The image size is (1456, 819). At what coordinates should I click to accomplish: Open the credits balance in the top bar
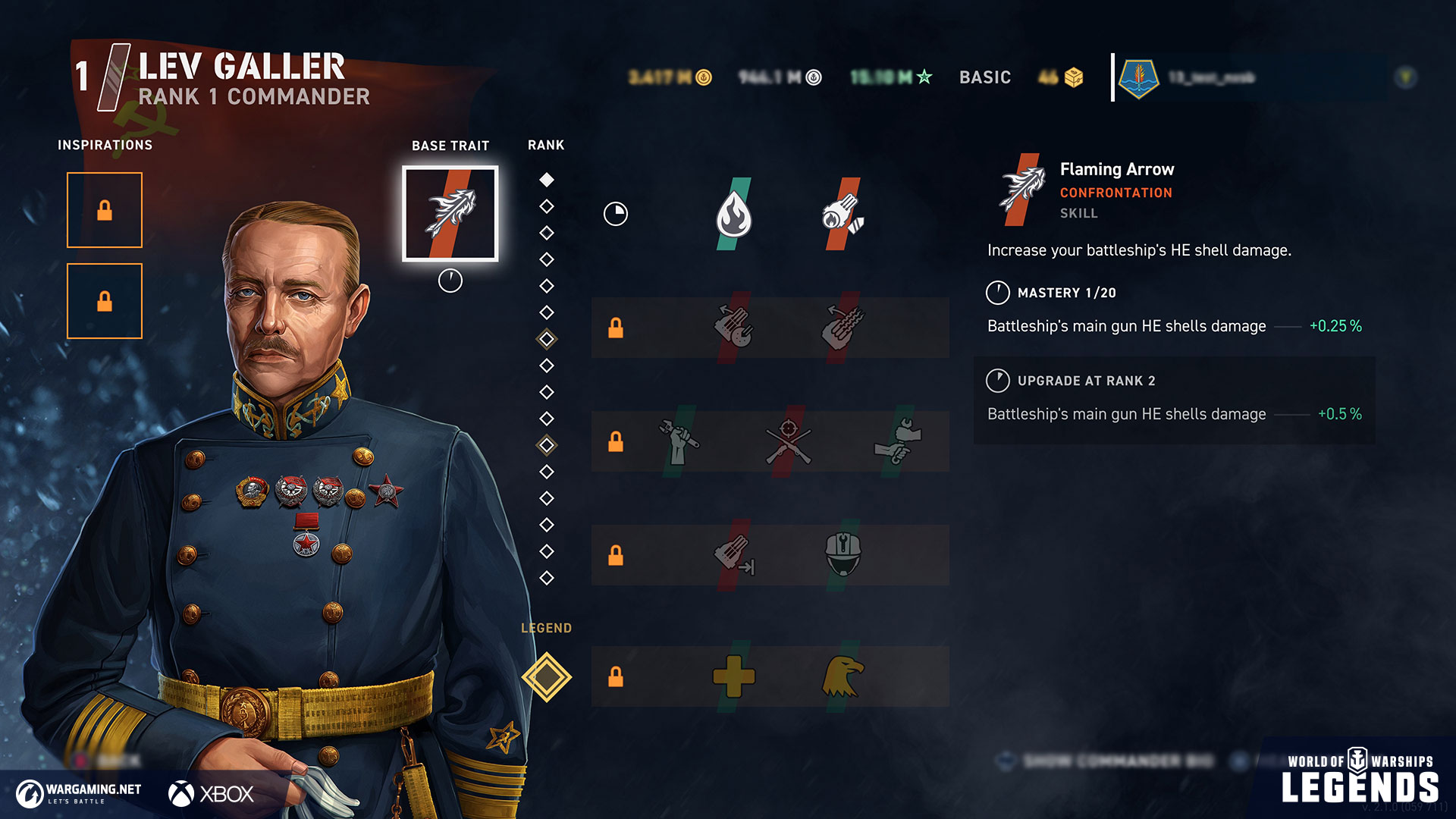click(670, 77)
